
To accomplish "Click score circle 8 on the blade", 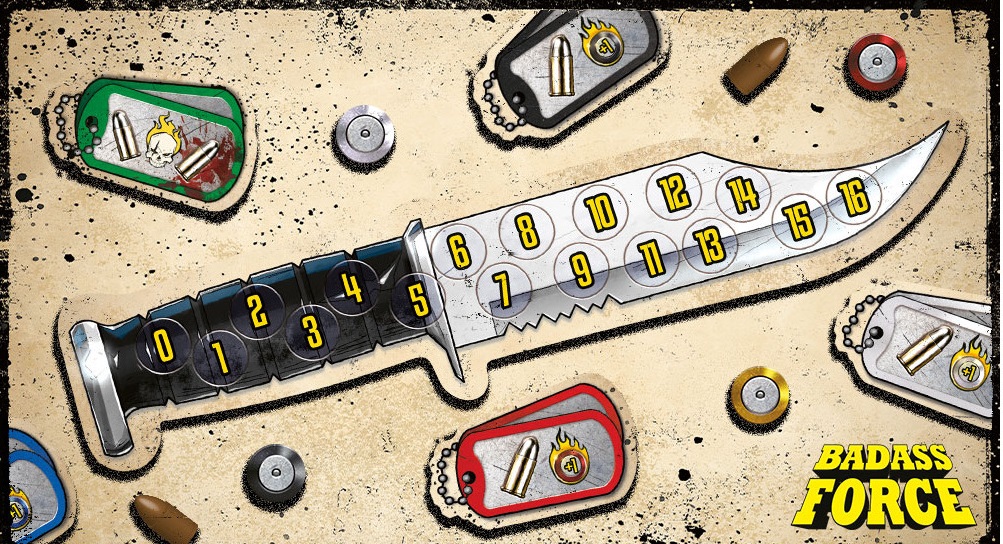I will click(527, 232).
